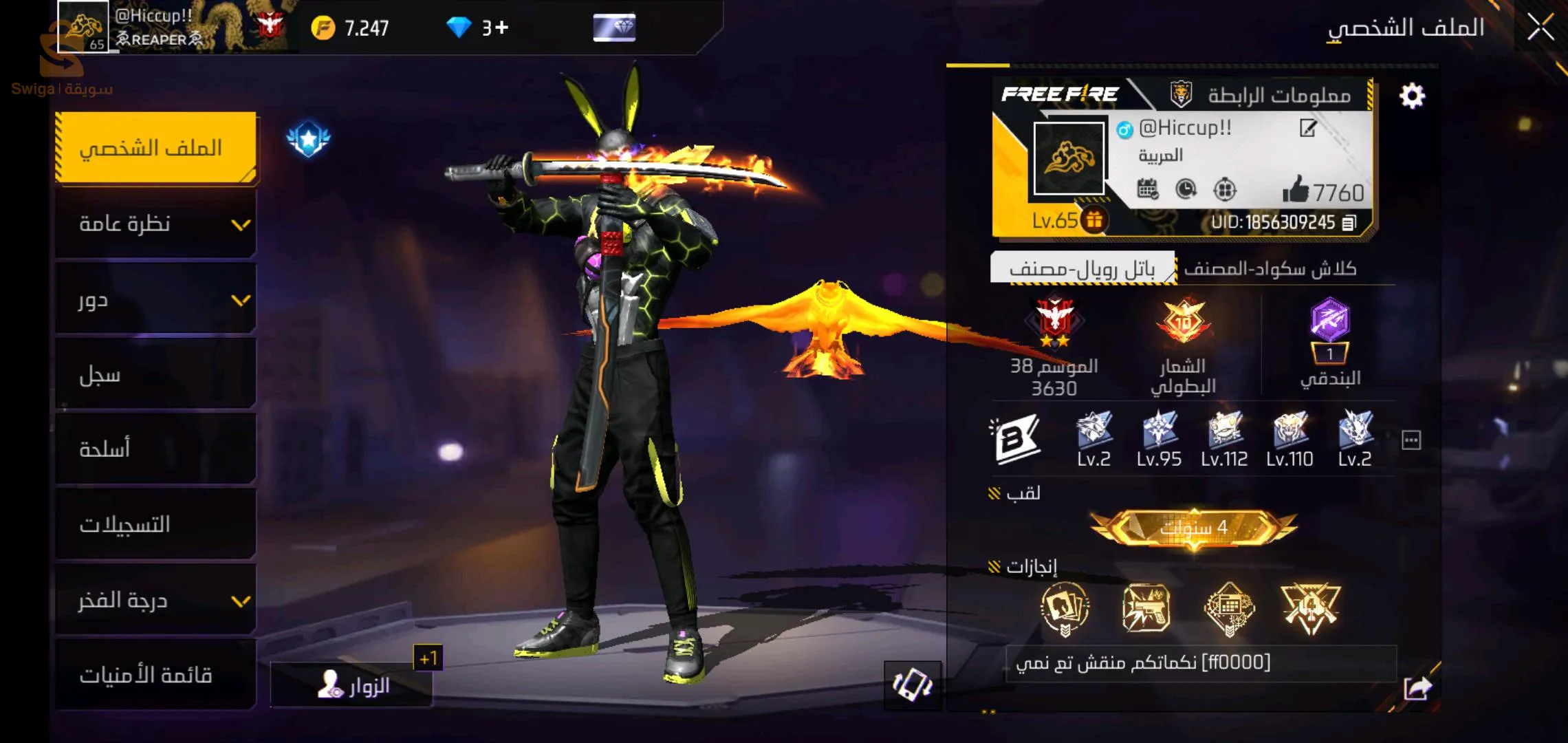Copy the UID number

pyautogui.click(x=1349, y=223)
